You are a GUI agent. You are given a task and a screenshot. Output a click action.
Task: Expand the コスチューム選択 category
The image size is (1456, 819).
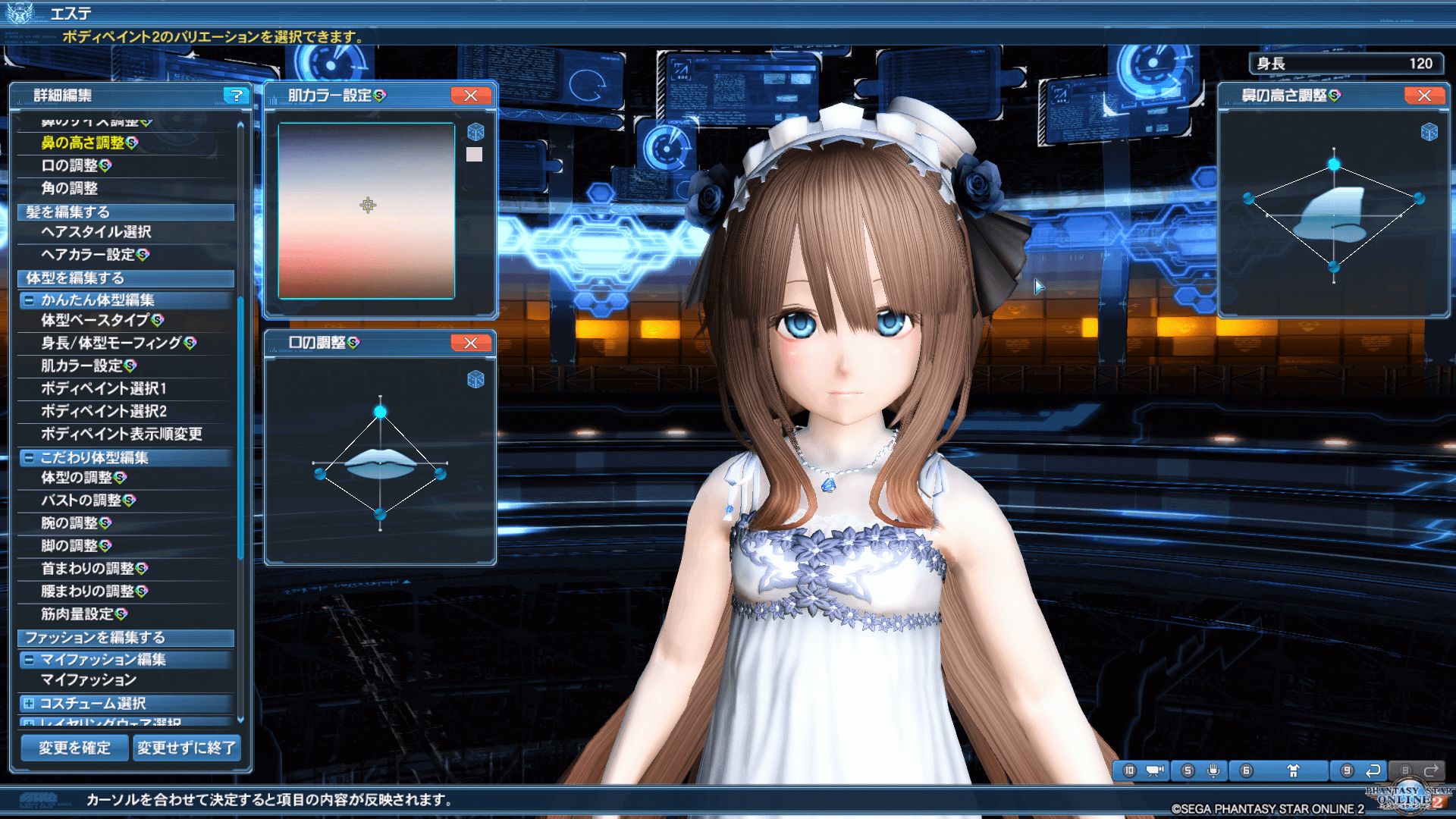(x=29, y=704)
